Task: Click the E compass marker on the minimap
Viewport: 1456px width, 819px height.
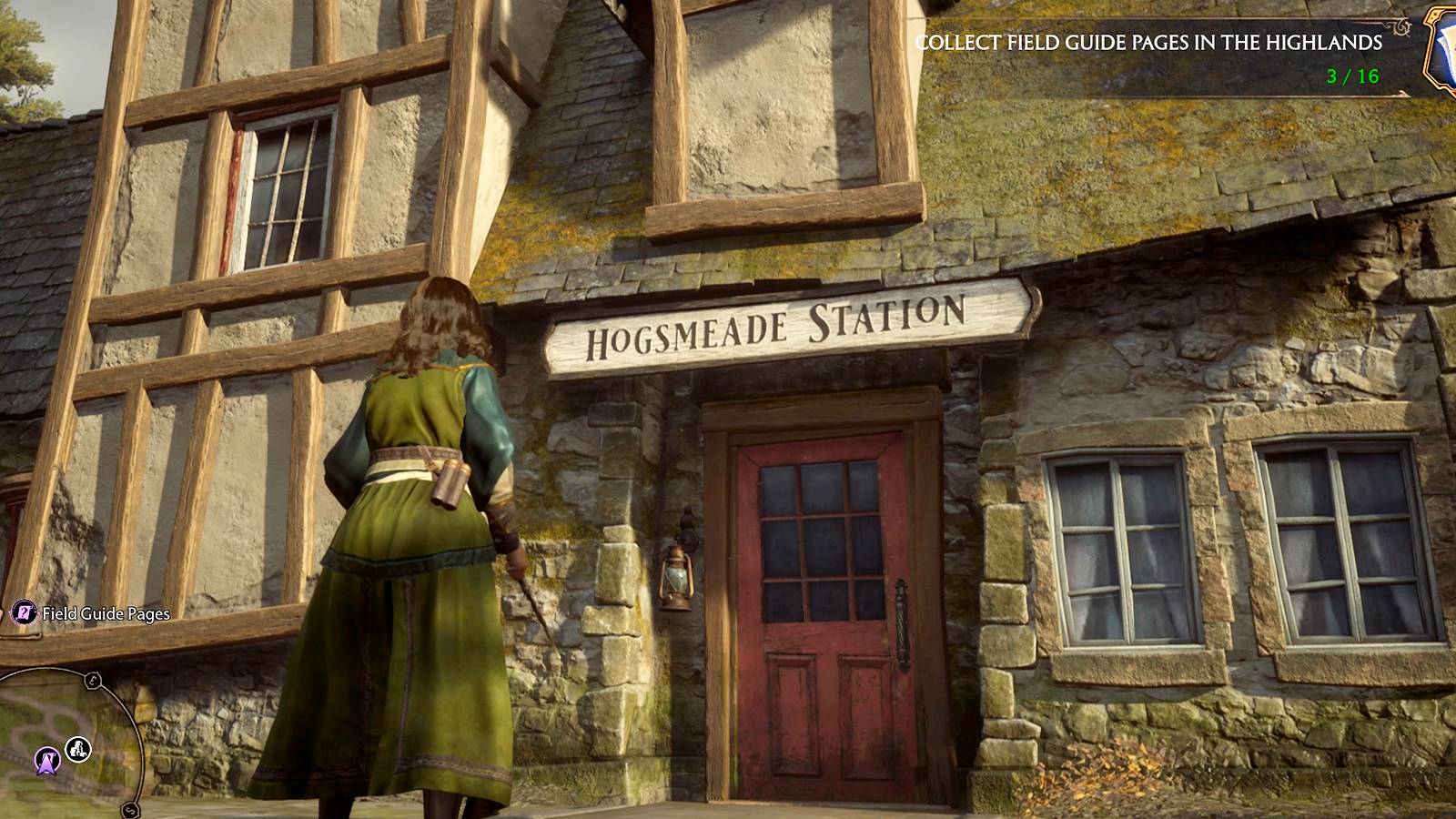Action: coord(92,679)
